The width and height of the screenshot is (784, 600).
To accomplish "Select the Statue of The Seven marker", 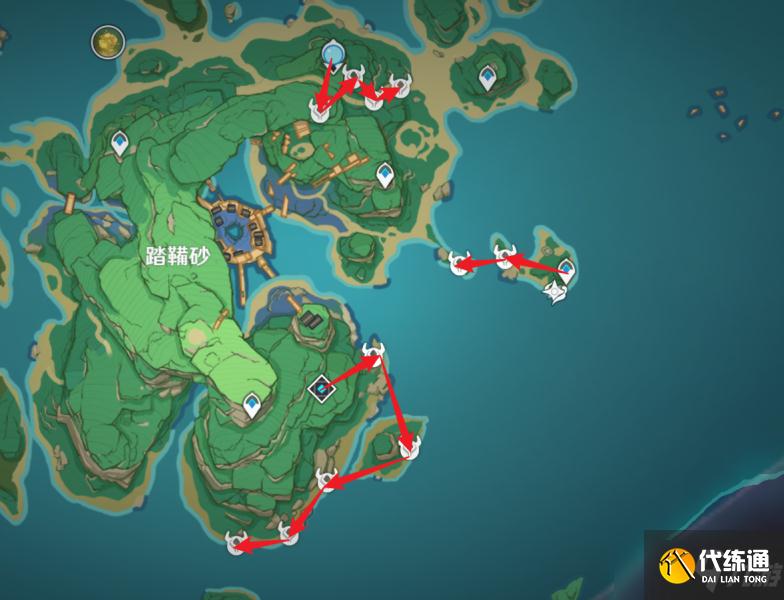I will [x=333, y=50].
